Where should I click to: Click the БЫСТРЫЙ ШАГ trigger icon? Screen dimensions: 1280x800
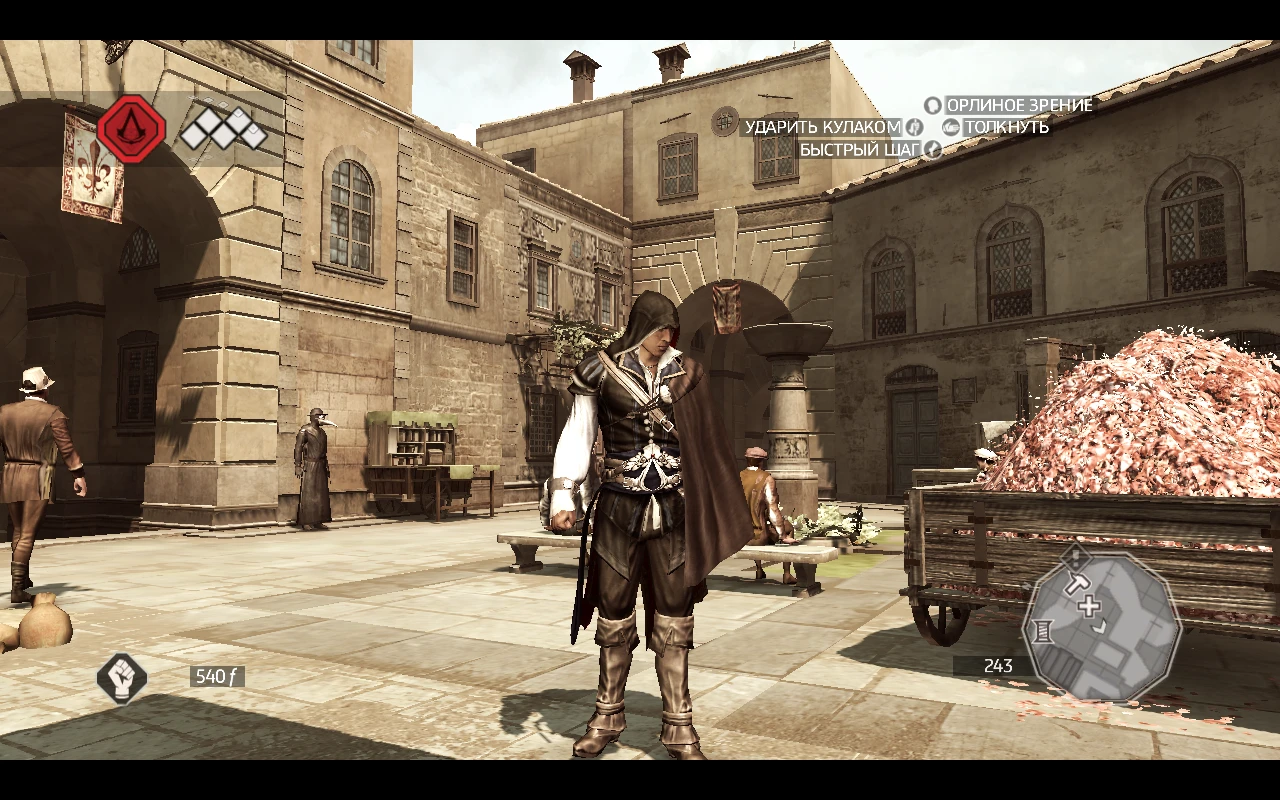(933, 150)
